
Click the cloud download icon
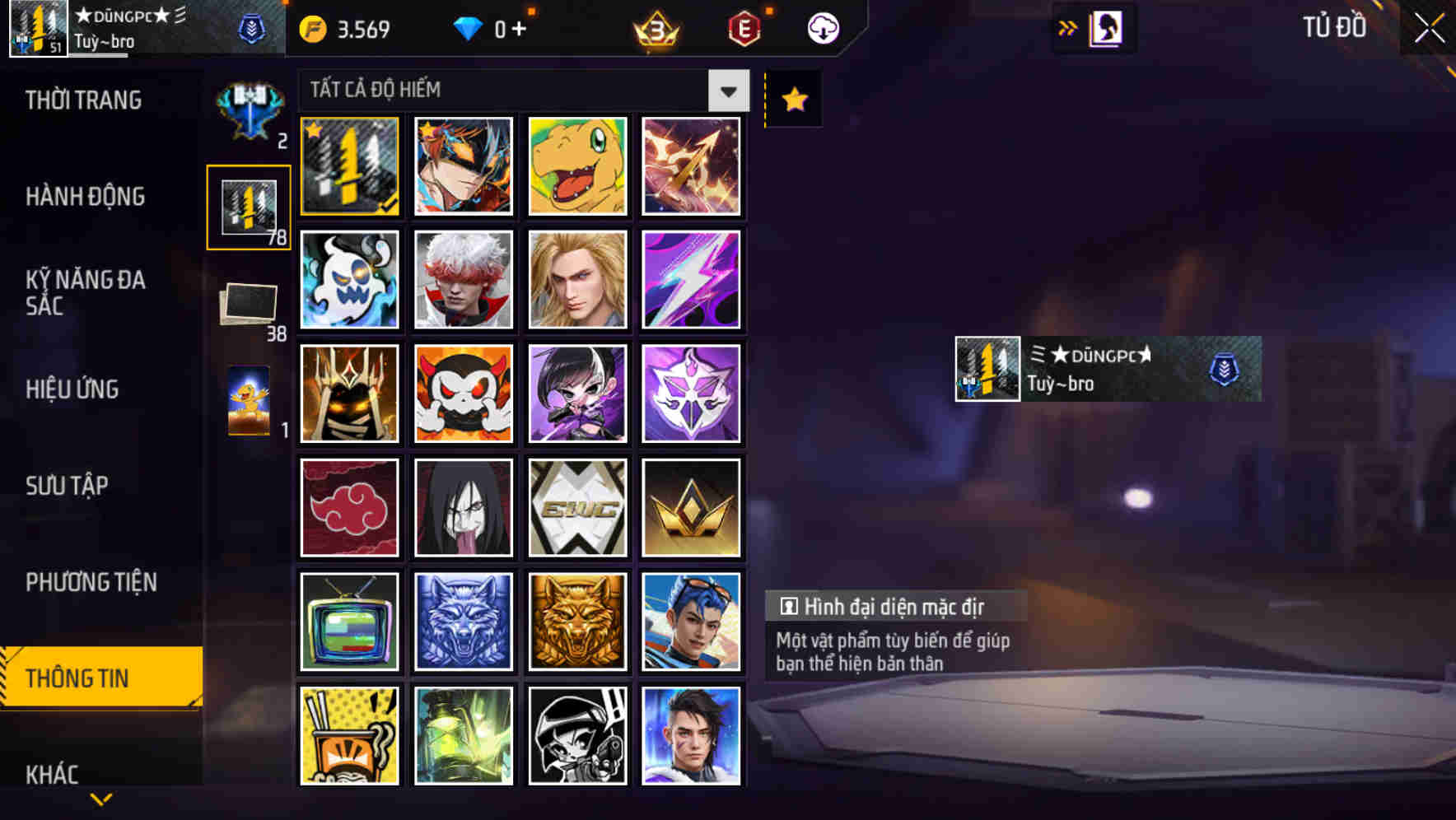pyautogui.click(x=824, y=27)
